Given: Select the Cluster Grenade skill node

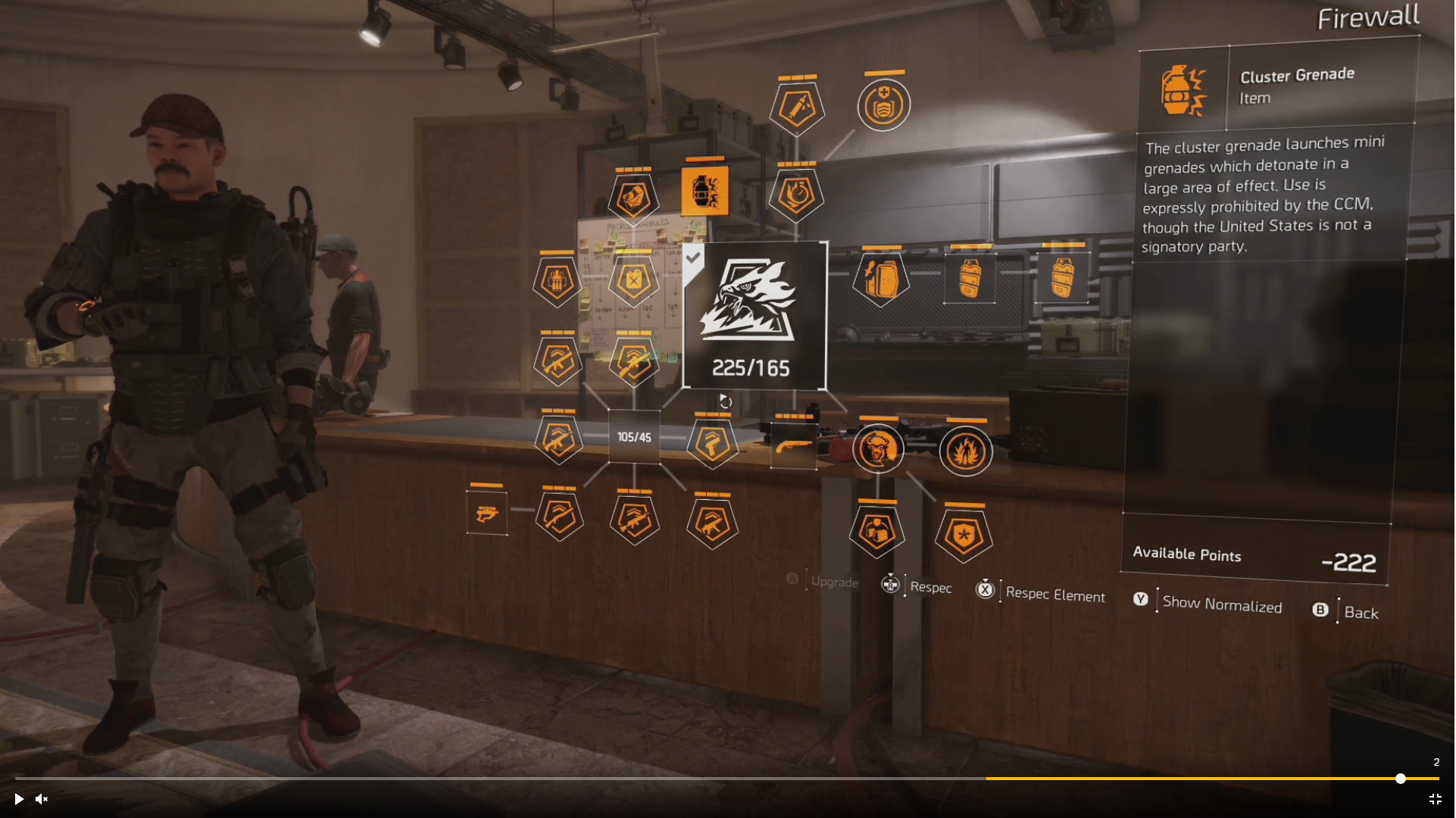Looking at the screenshot, I should click(705, 192).
